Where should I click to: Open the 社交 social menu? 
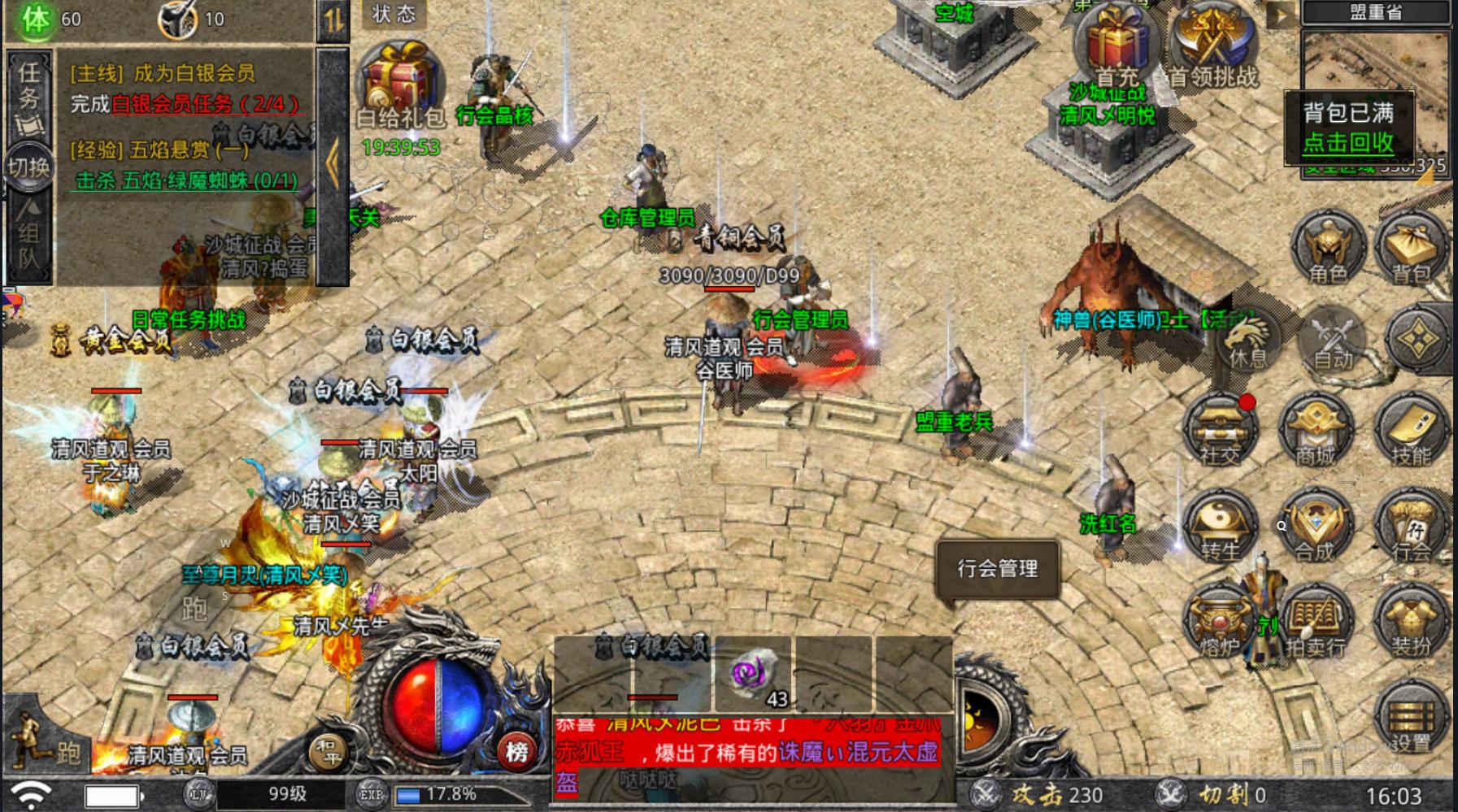(1220, 432)
